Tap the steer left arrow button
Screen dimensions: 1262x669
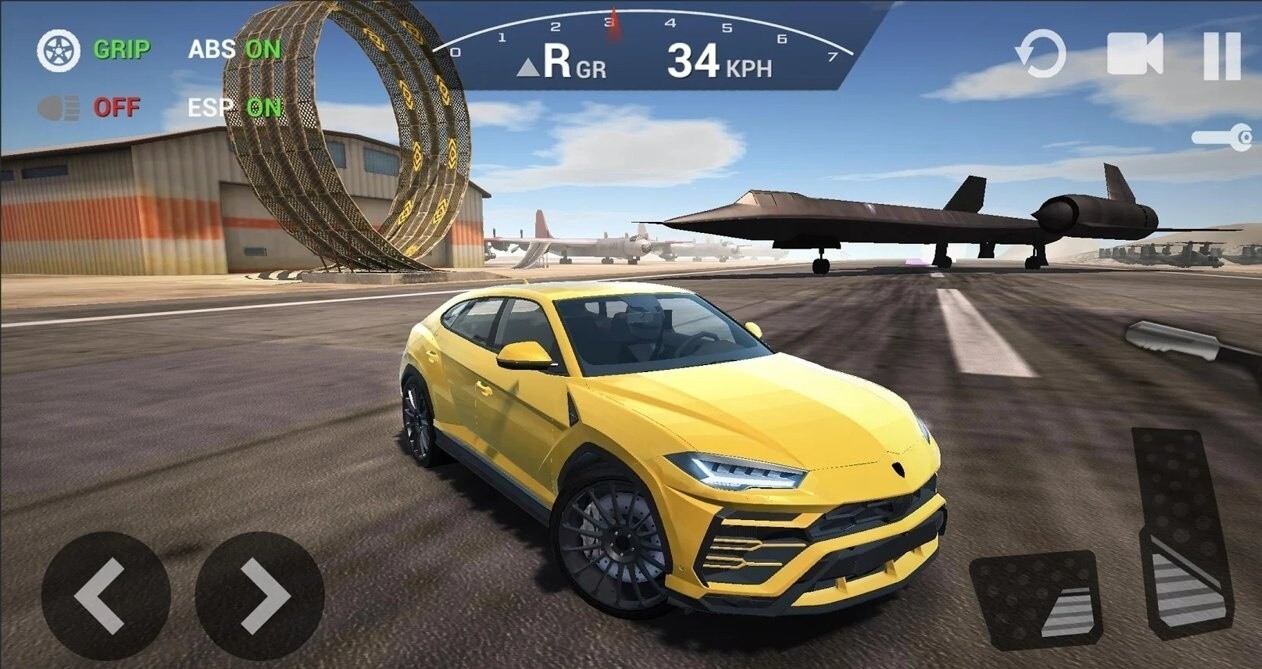105,595
